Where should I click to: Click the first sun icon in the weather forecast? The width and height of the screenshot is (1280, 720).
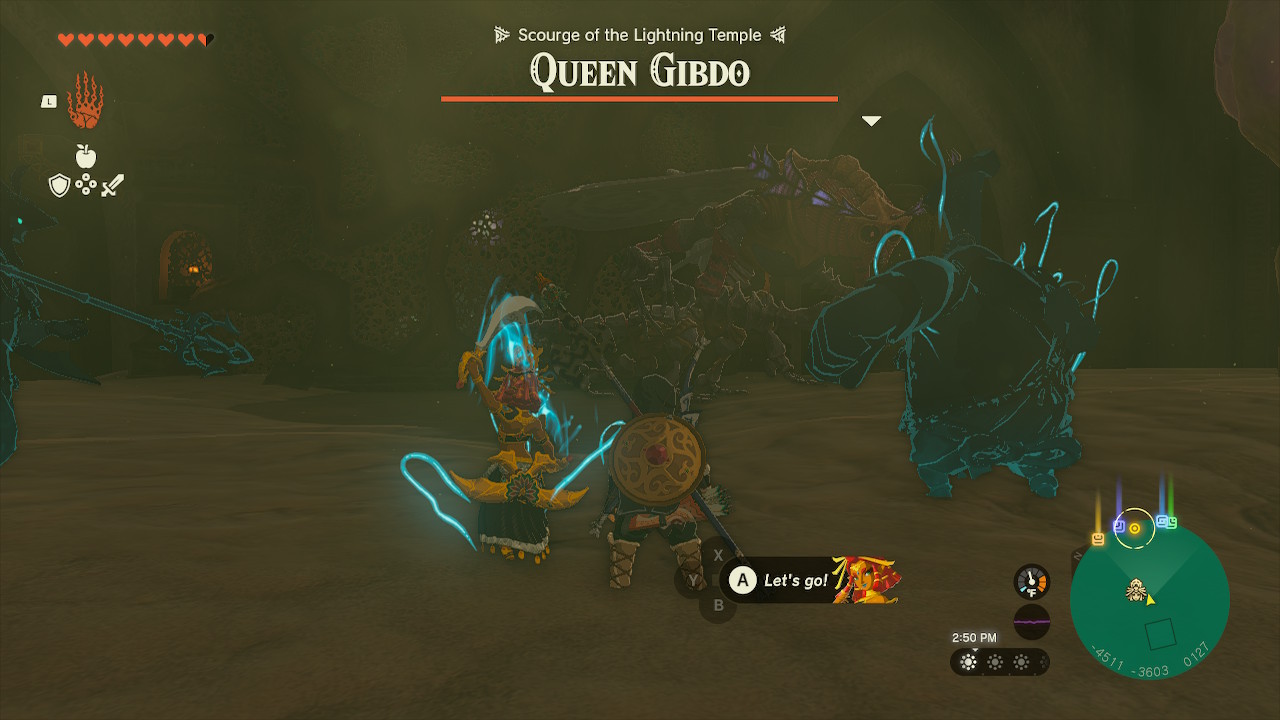tap(968, 661)
